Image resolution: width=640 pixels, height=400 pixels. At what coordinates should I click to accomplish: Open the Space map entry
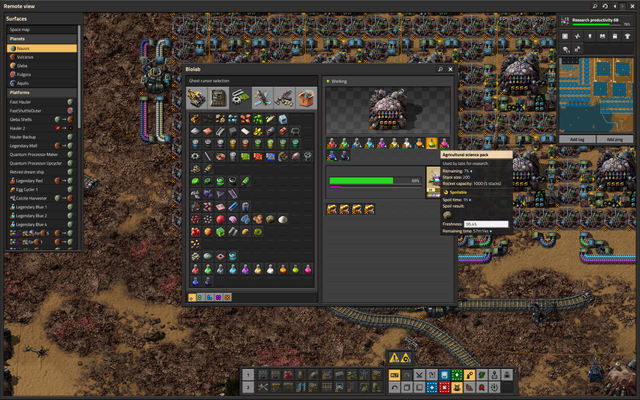pos(40,29)
